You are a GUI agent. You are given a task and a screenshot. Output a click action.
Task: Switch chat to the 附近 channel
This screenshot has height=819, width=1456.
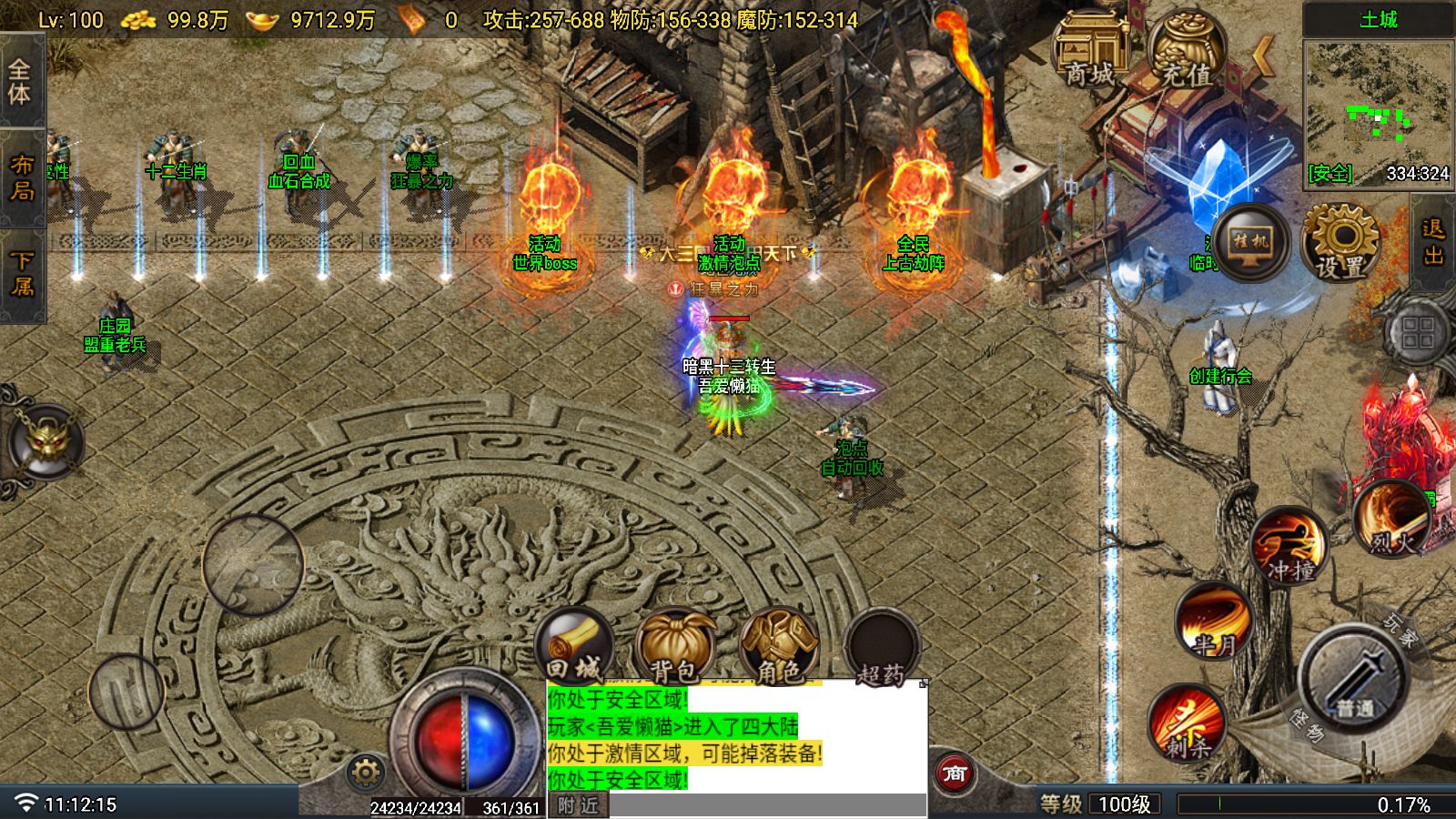pyautogui.click(x=578, y=805)
